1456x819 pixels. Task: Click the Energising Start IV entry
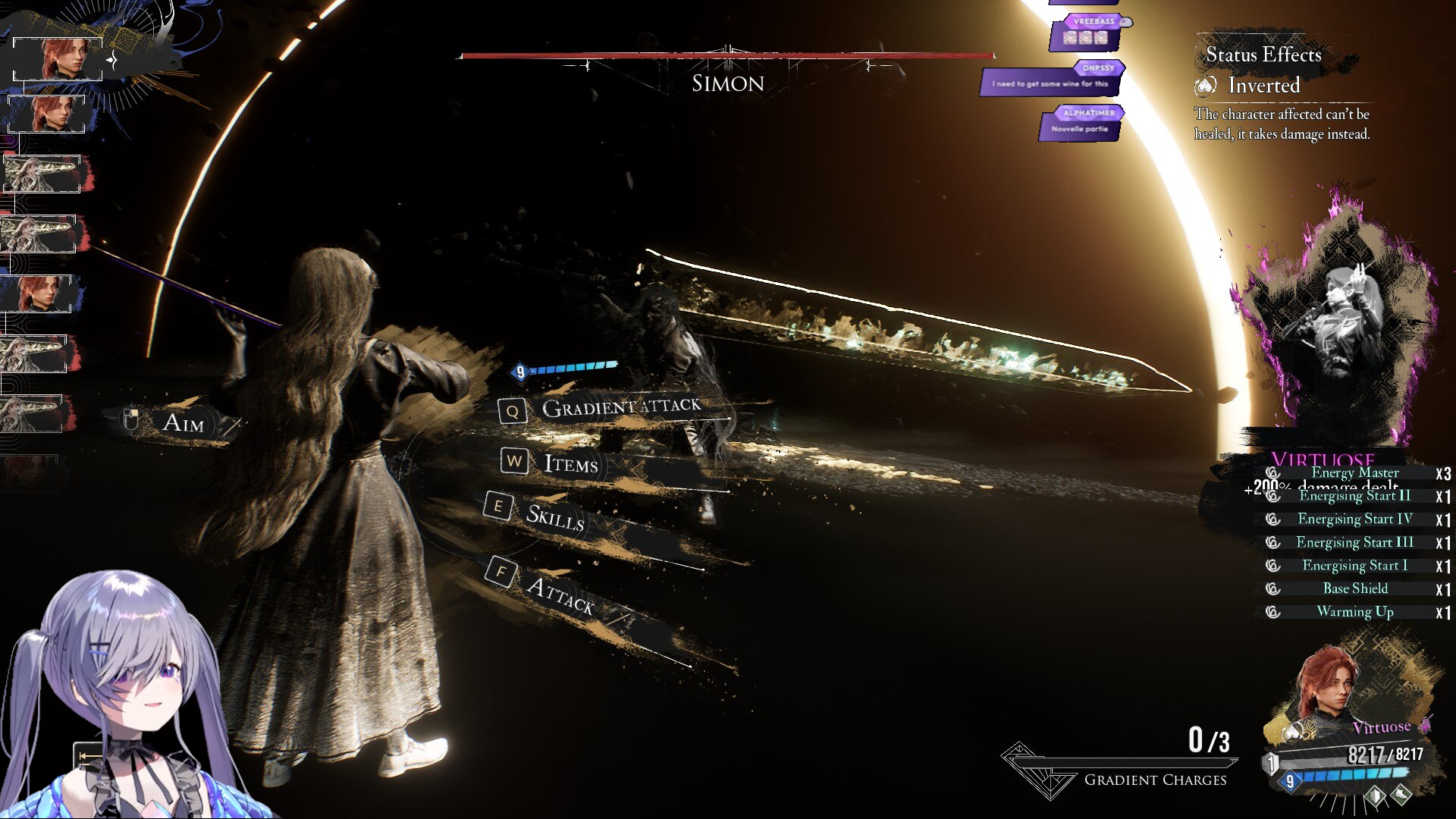pos(1354,519)
